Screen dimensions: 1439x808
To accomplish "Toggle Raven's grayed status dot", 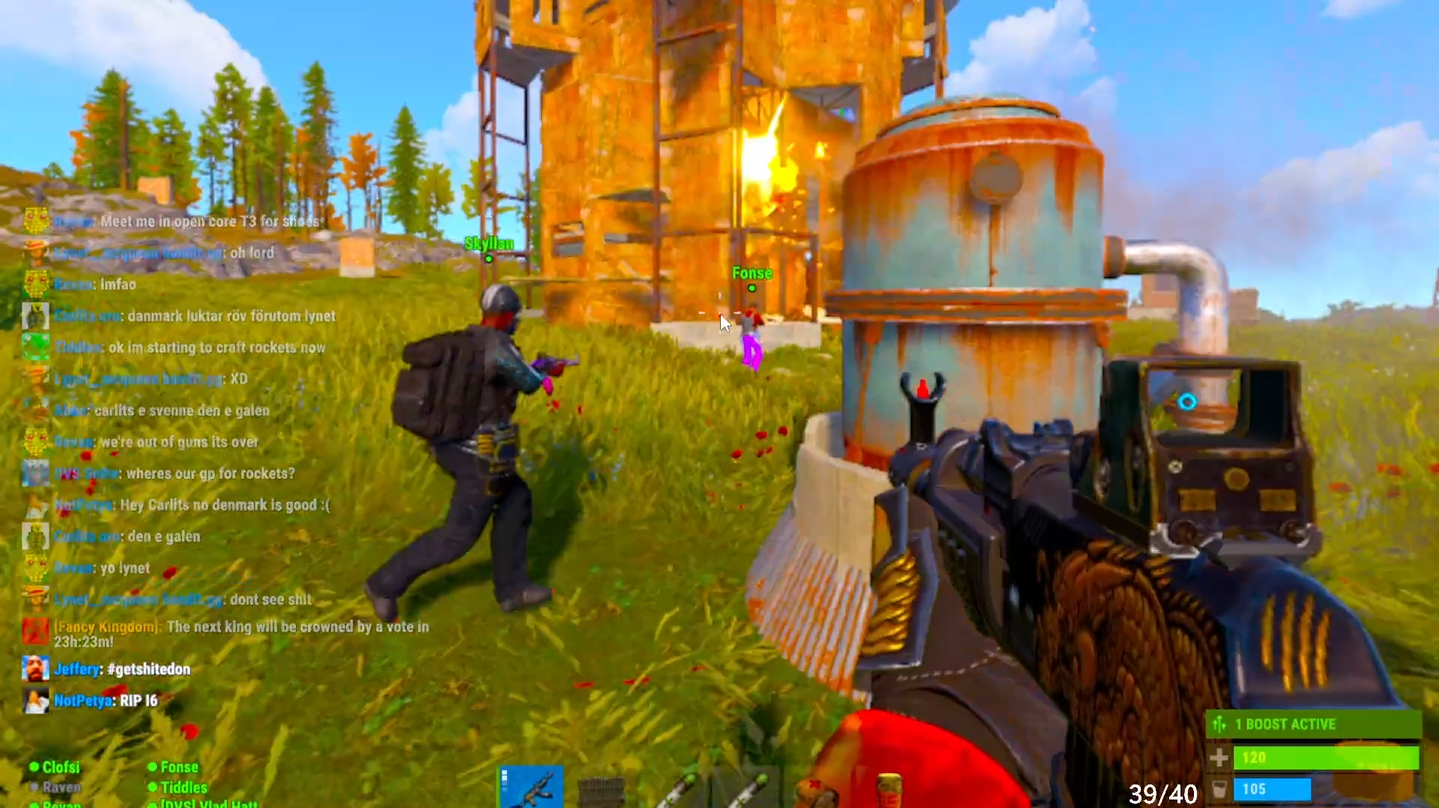I will (34, 787).
